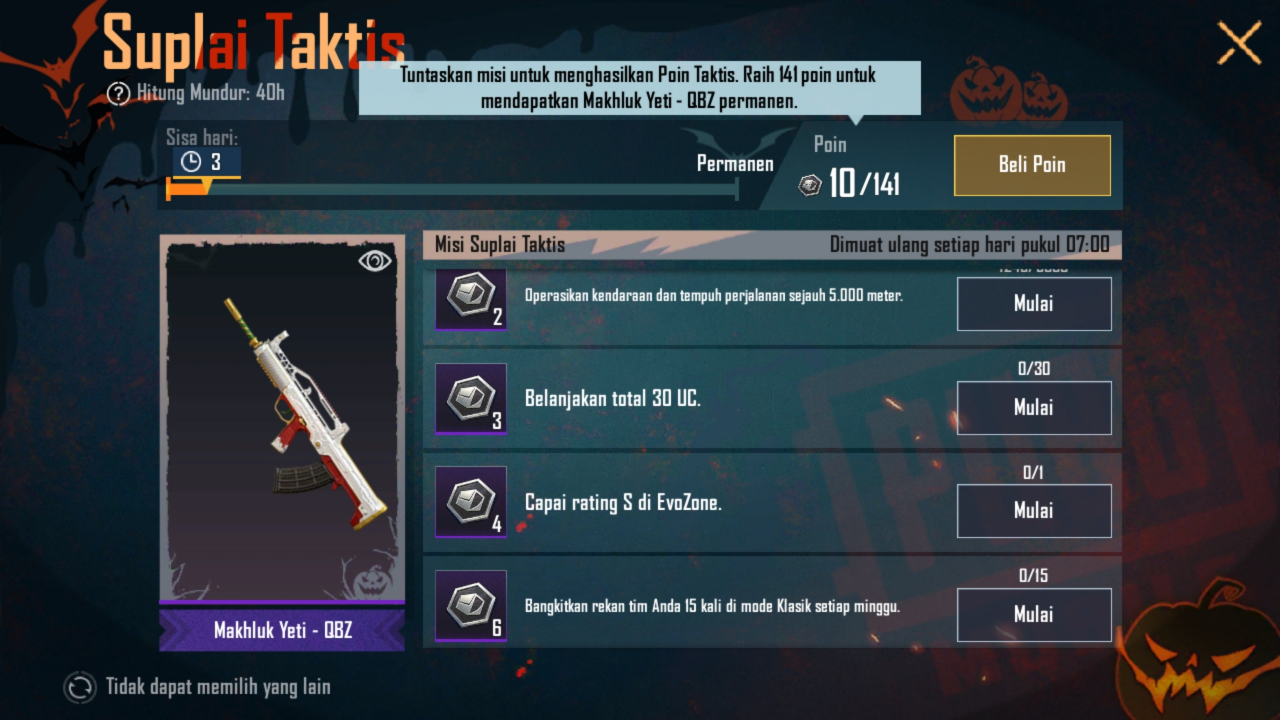The image size is (1280, 720).
Task: Click the Poin medal icon beside 10/141
Action: point(810,184)
